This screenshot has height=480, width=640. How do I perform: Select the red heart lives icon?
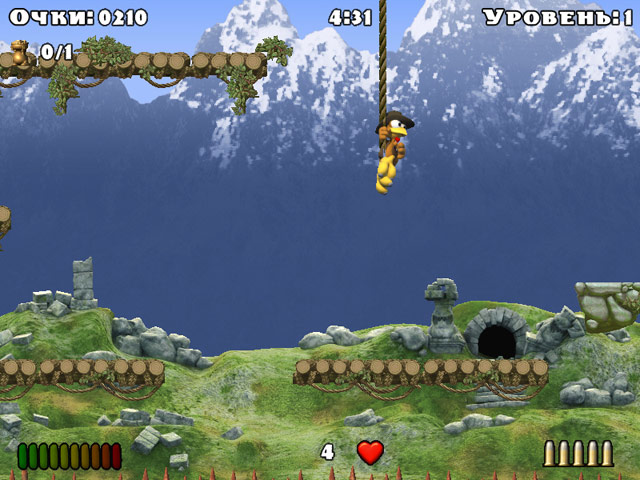pos(370,452)
